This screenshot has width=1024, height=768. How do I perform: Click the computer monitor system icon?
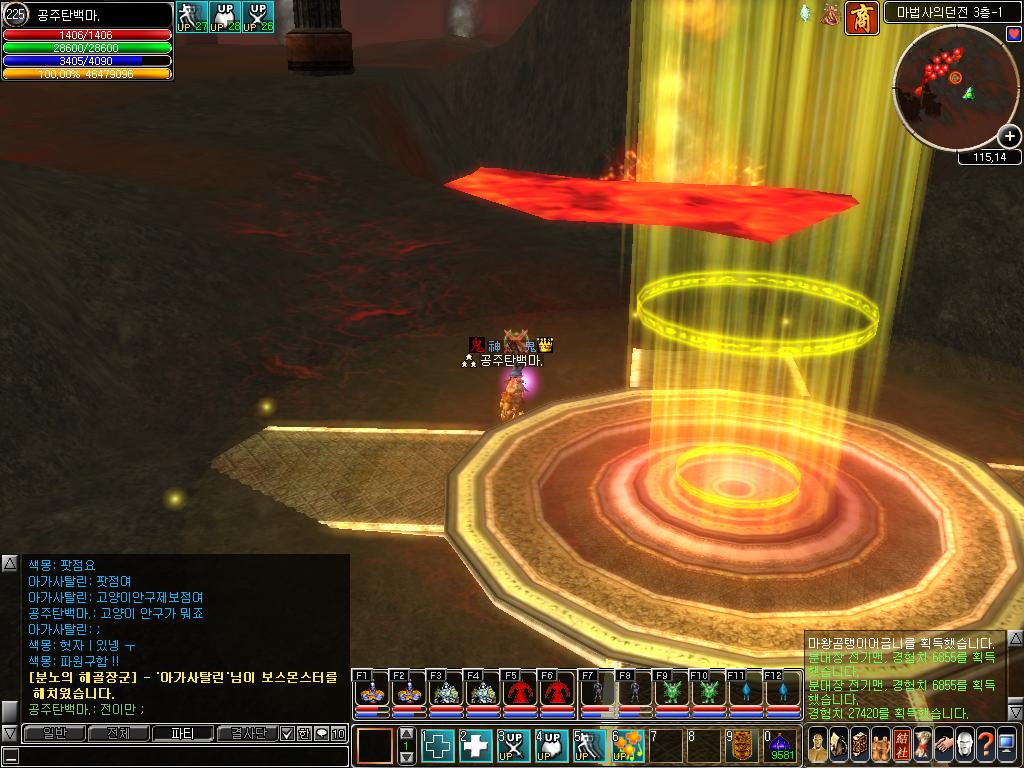[x=1006, y=744]
